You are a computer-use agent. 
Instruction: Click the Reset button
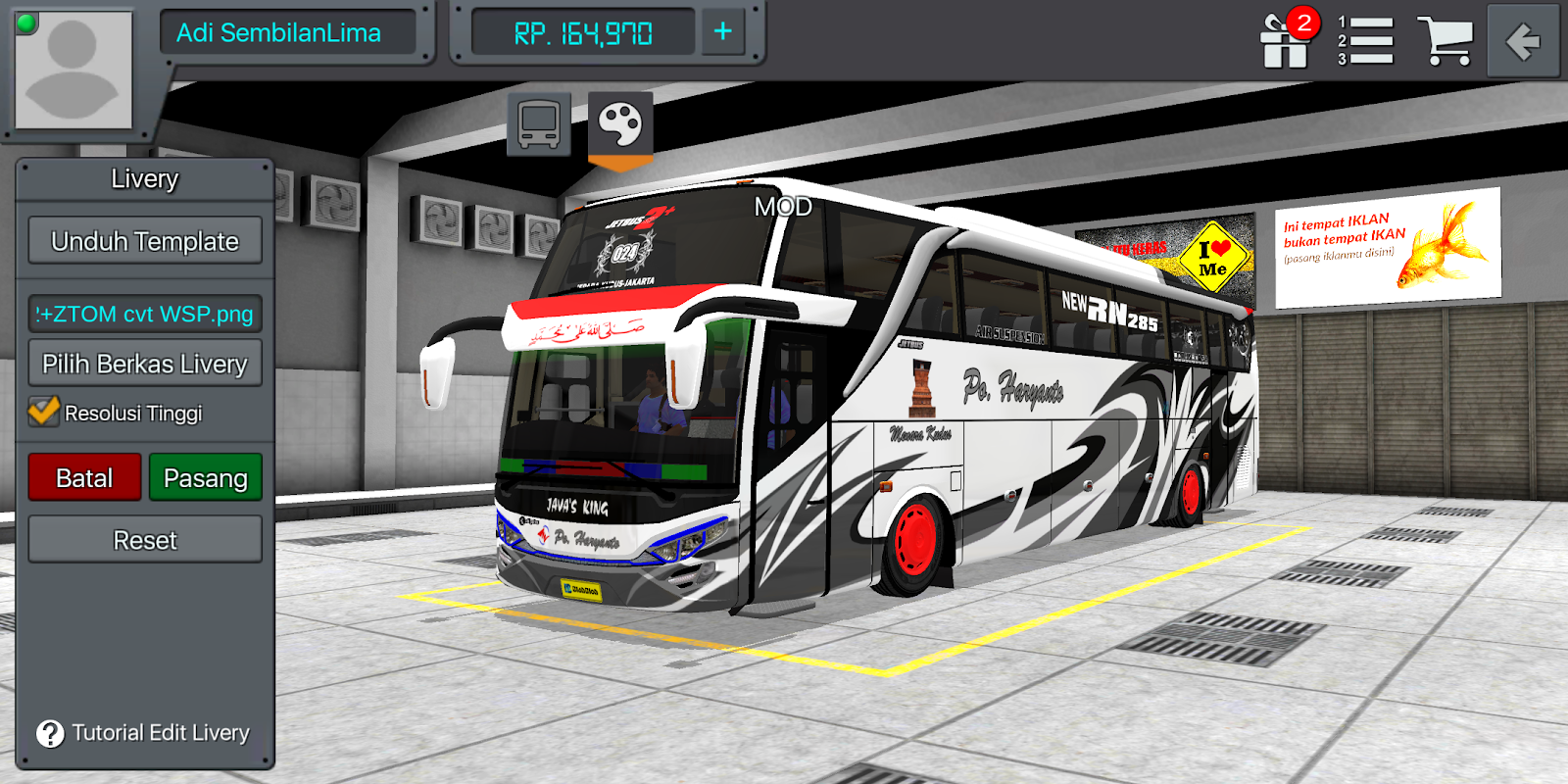[x=144, y=538]
